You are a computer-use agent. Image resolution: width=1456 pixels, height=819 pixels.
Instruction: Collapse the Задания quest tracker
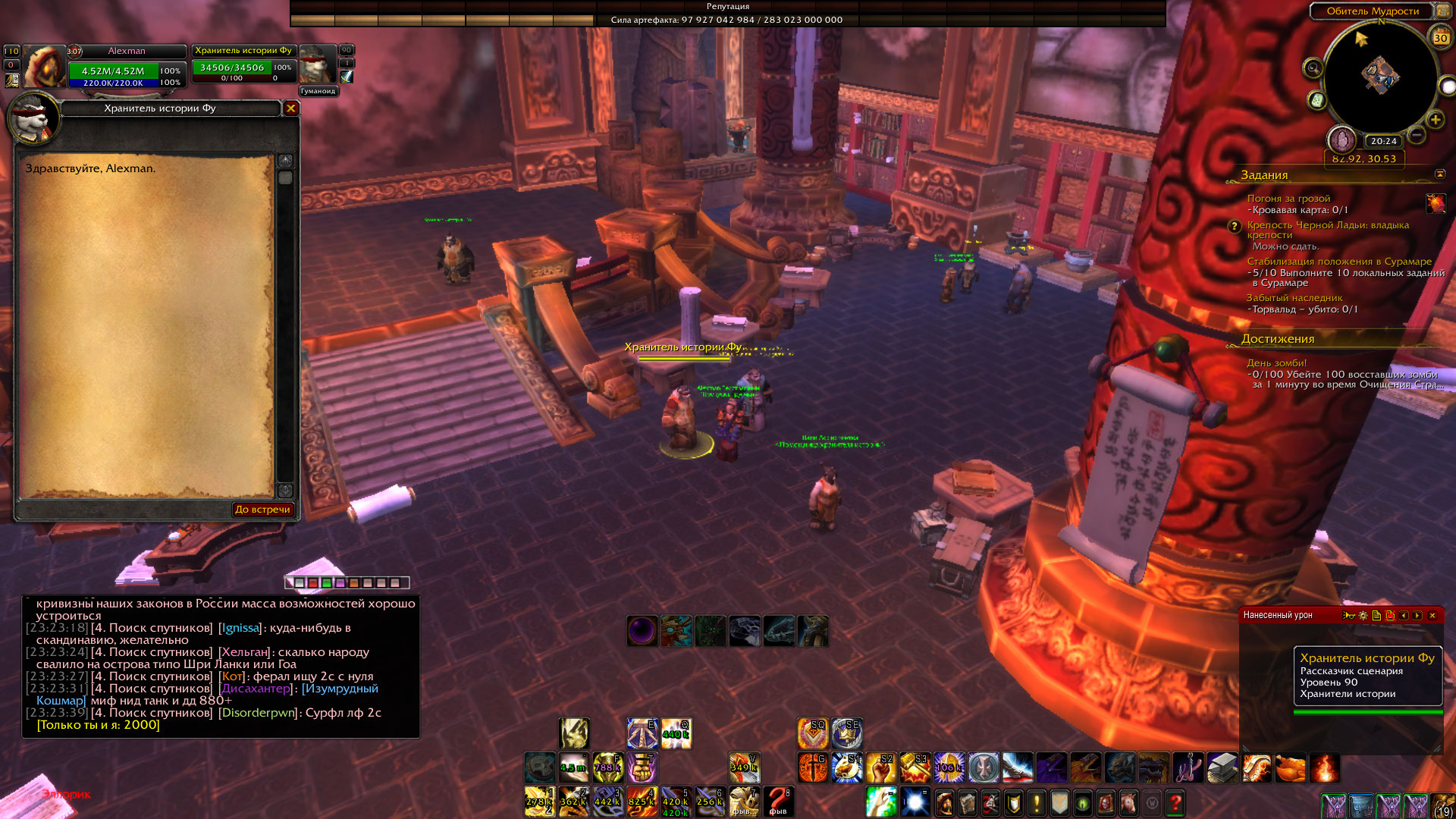pyautogui.click(x=1440, y=174)
